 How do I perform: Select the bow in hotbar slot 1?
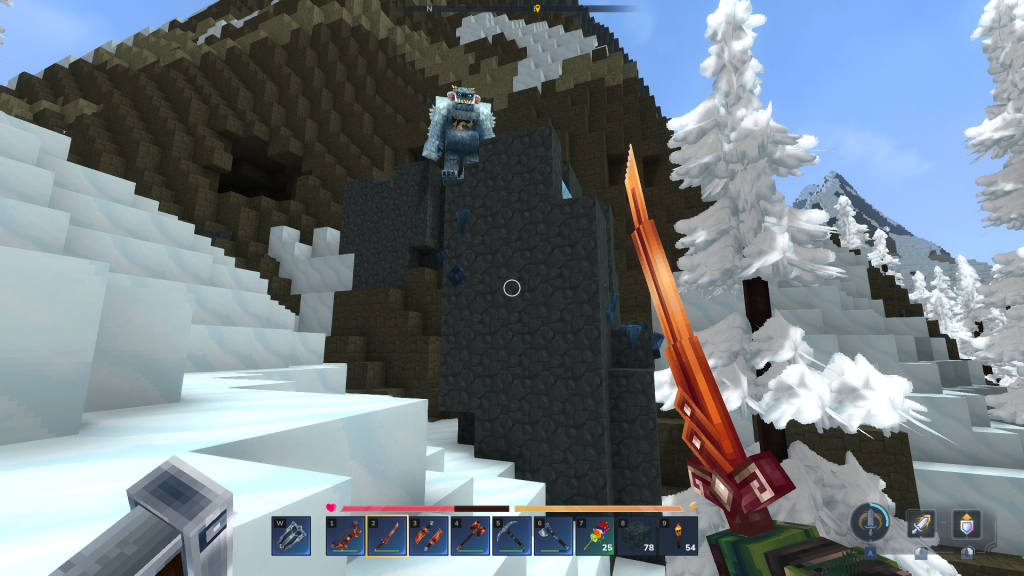tap(345, 535)
